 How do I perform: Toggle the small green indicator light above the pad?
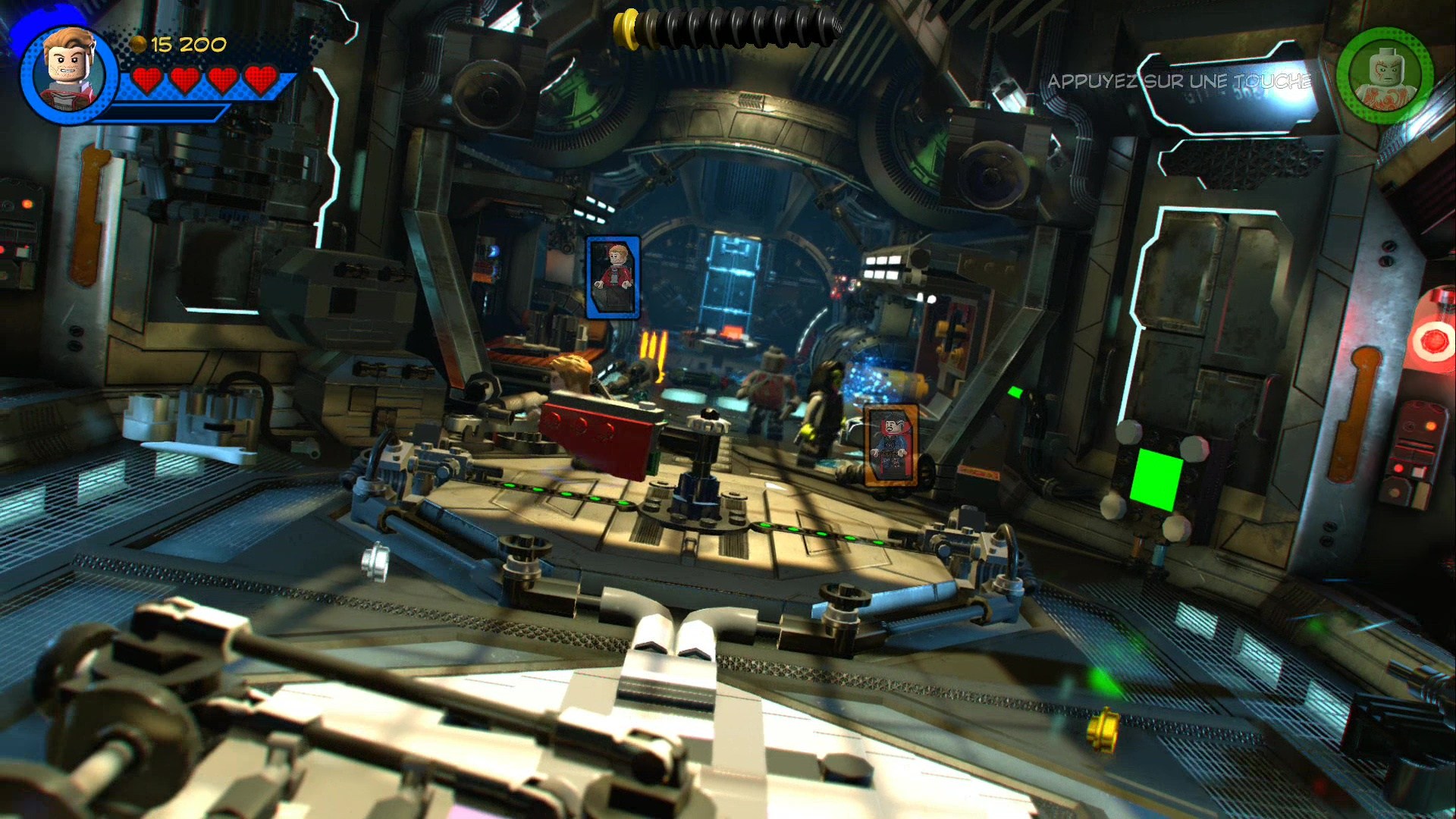1016,394
